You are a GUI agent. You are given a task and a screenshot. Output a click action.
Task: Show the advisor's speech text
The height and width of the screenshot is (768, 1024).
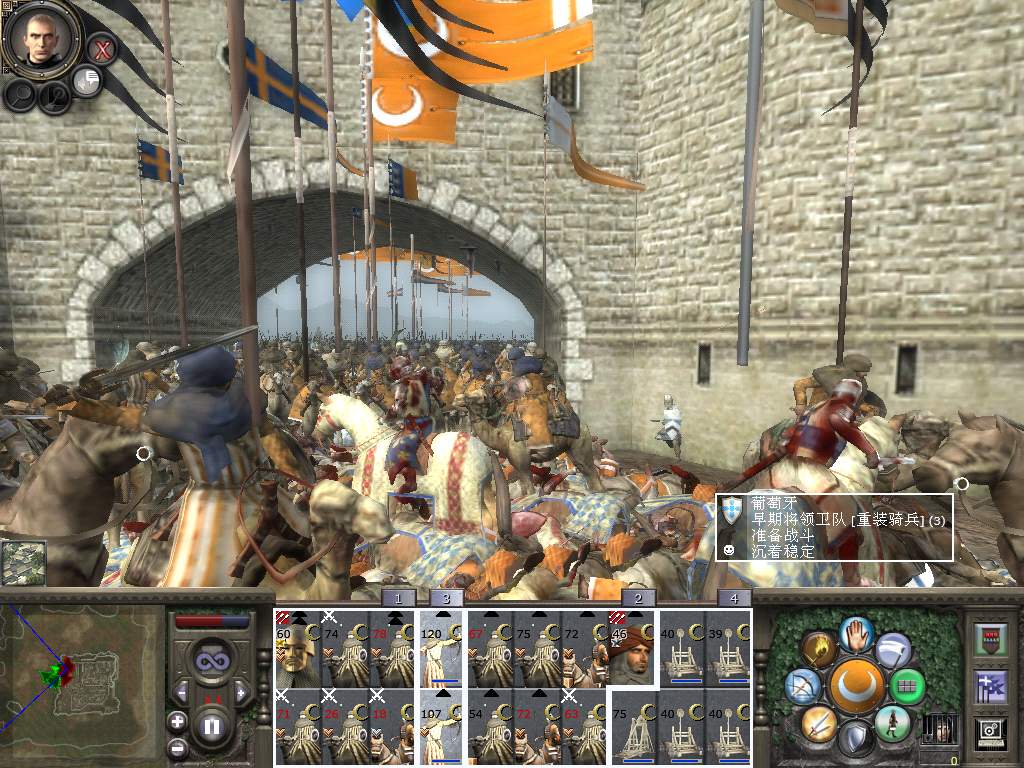coord(88,82)
